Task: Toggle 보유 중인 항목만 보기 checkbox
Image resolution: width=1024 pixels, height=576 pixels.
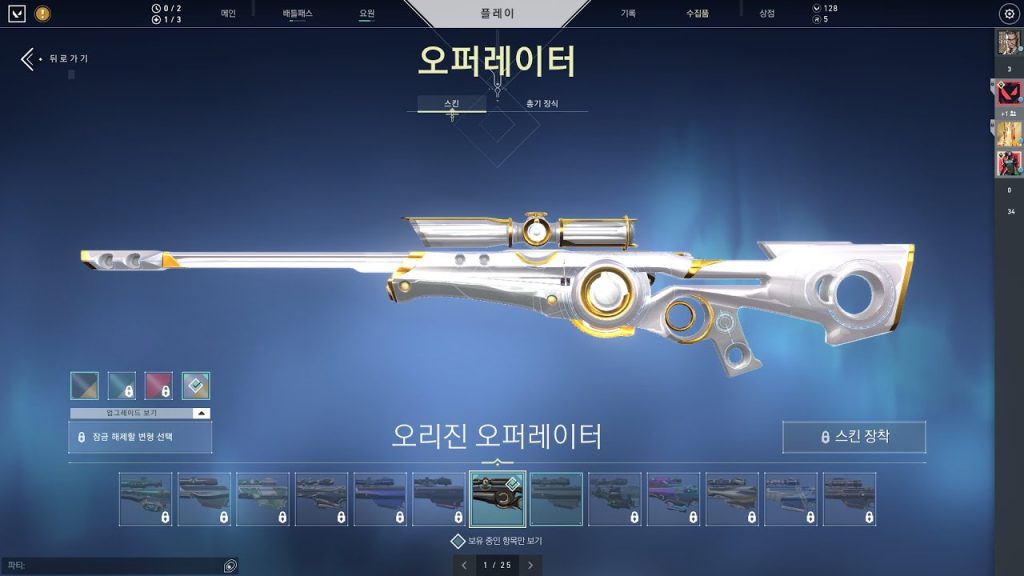Action: tap(458, 541)
